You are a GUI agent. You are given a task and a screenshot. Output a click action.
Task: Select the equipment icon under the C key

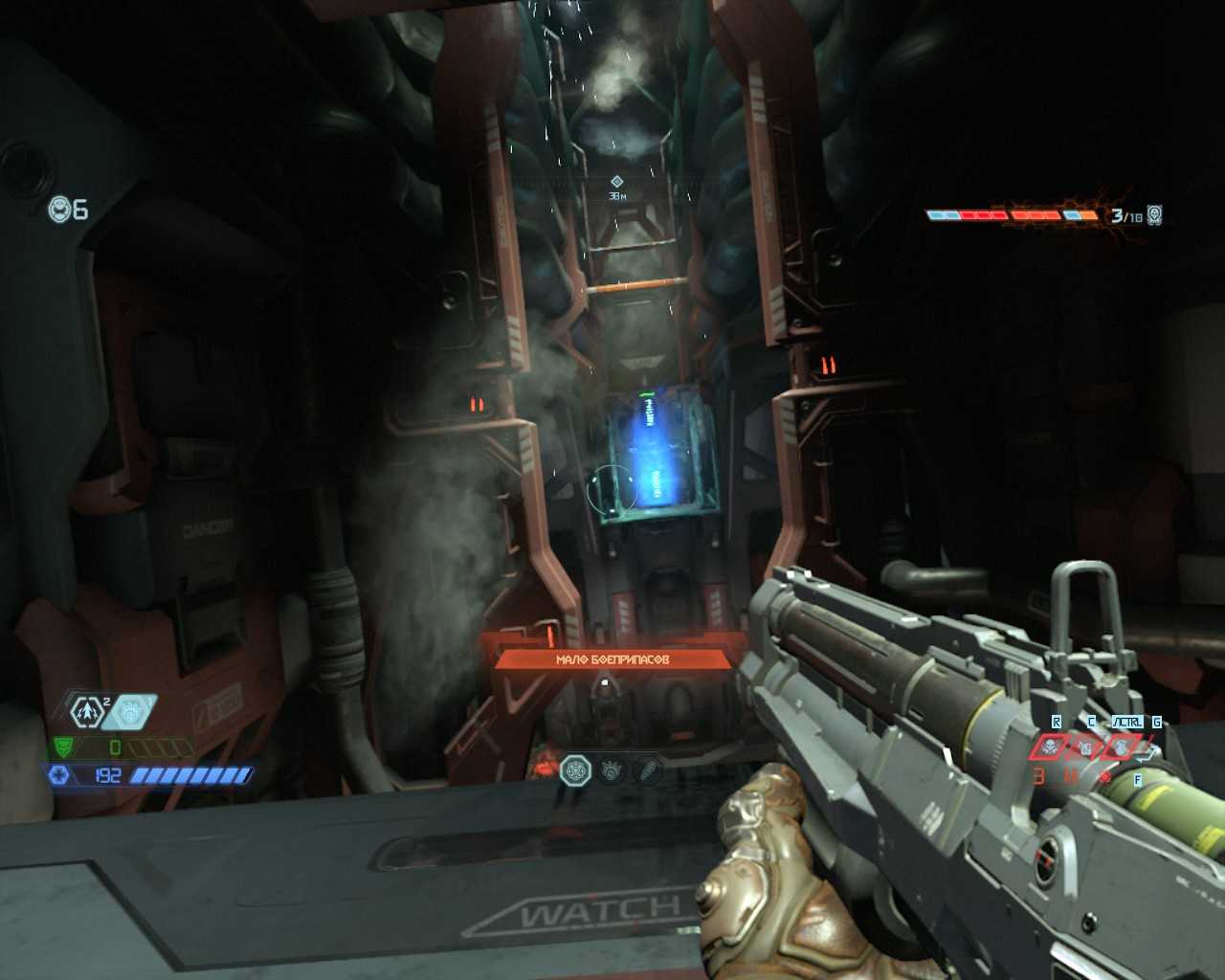click(1086, 747)
